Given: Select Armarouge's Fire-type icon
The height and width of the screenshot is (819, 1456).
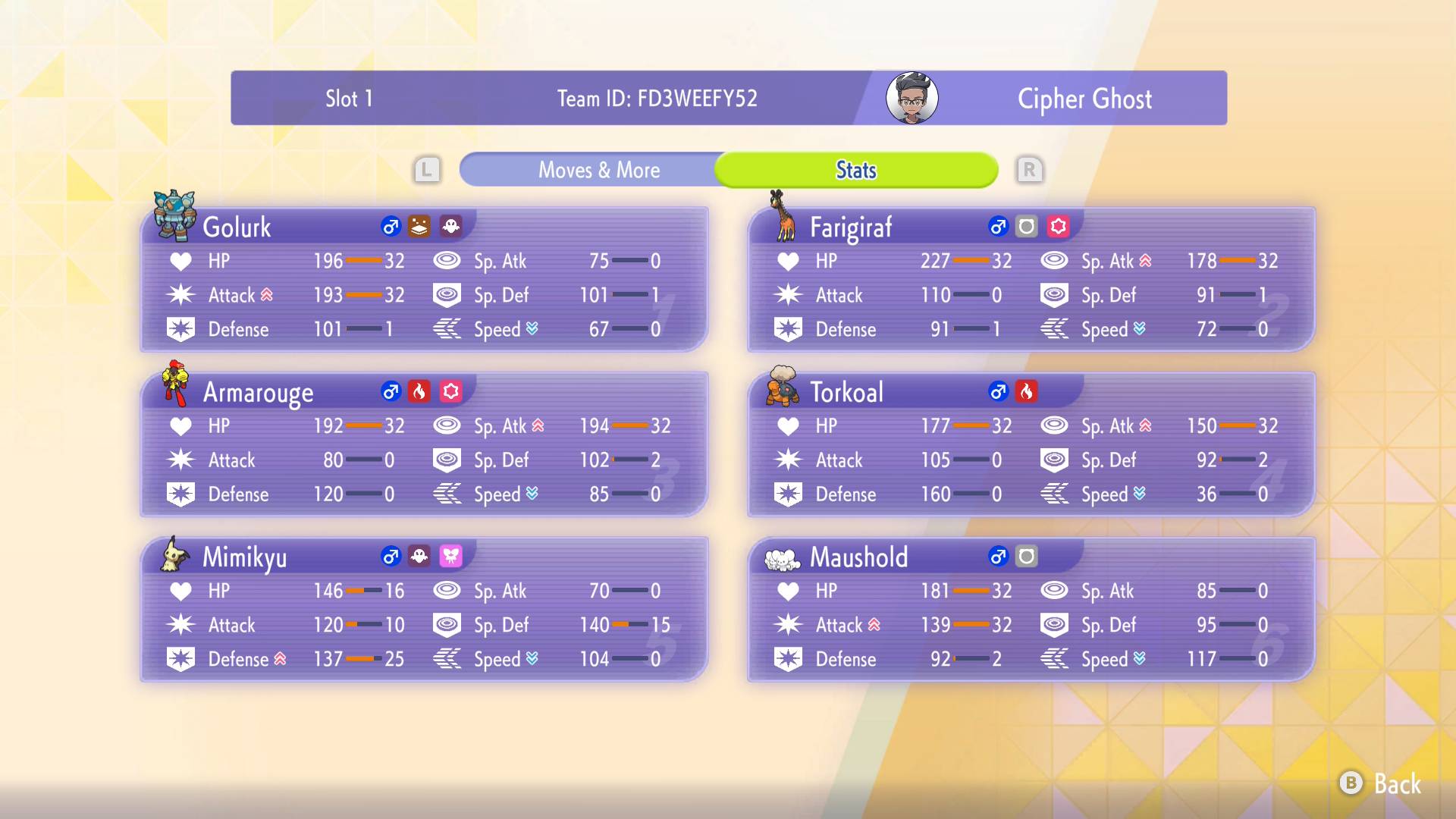Looking at the screenshot, I should (x=419, y=392).
